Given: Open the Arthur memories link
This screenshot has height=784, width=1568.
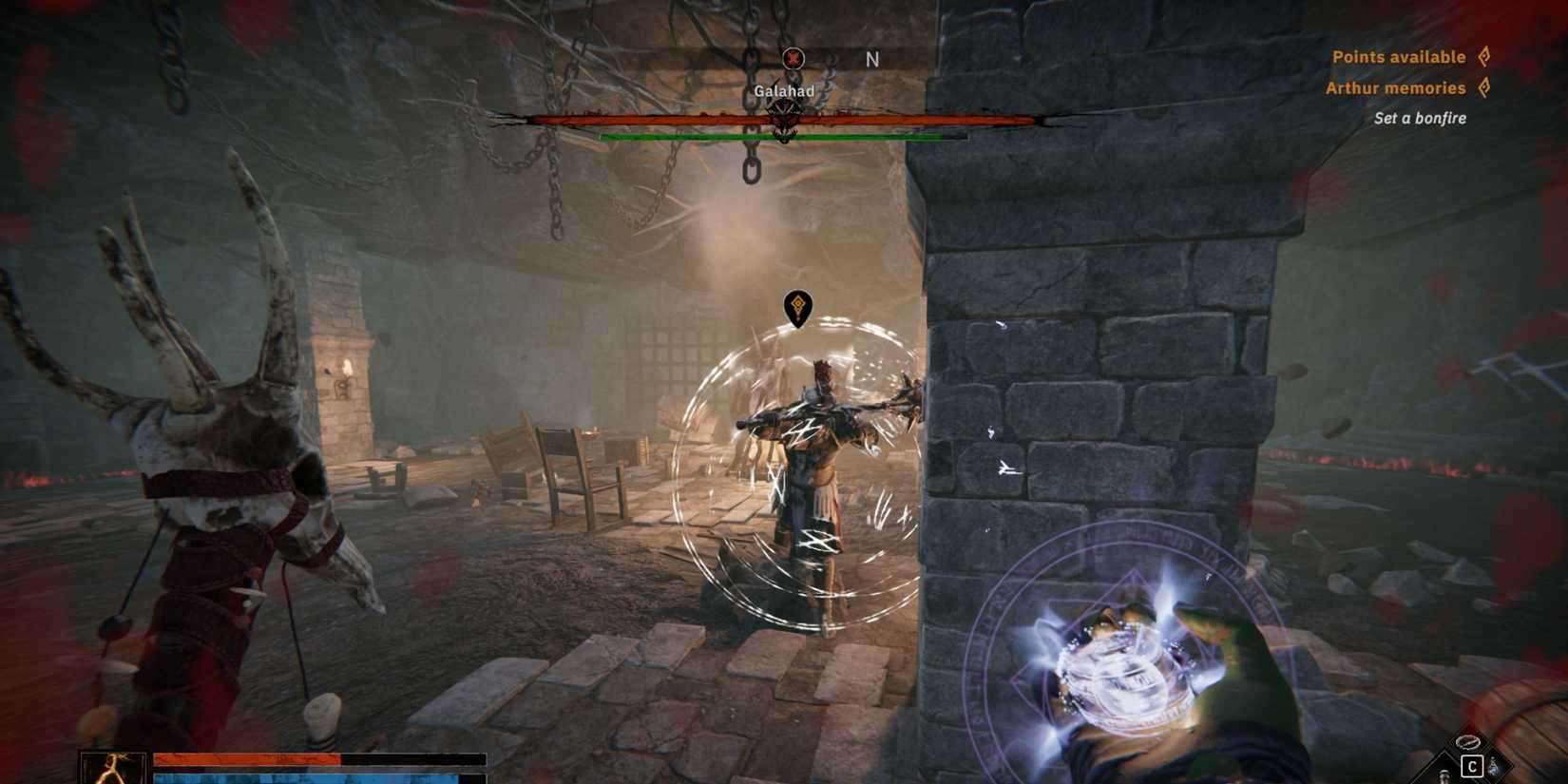Looking at the screenshot, I should [1397, 86].
